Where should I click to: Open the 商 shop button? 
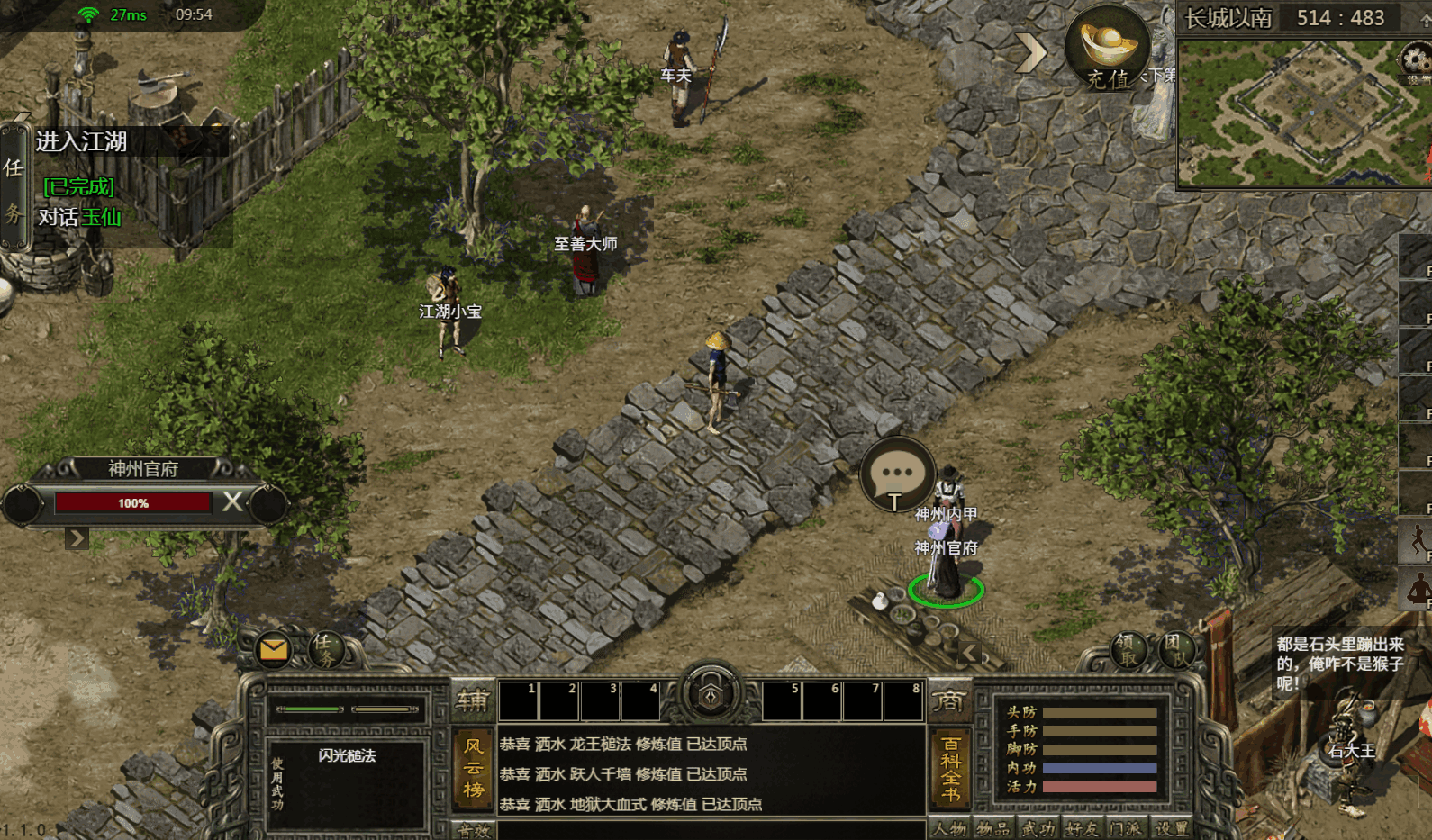948,700
